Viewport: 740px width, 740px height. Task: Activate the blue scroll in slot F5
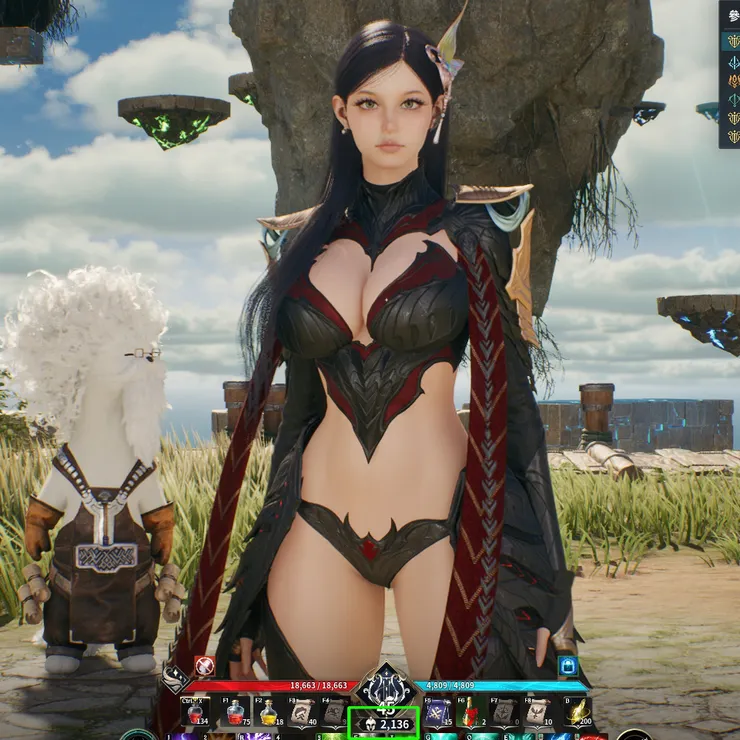437,712
